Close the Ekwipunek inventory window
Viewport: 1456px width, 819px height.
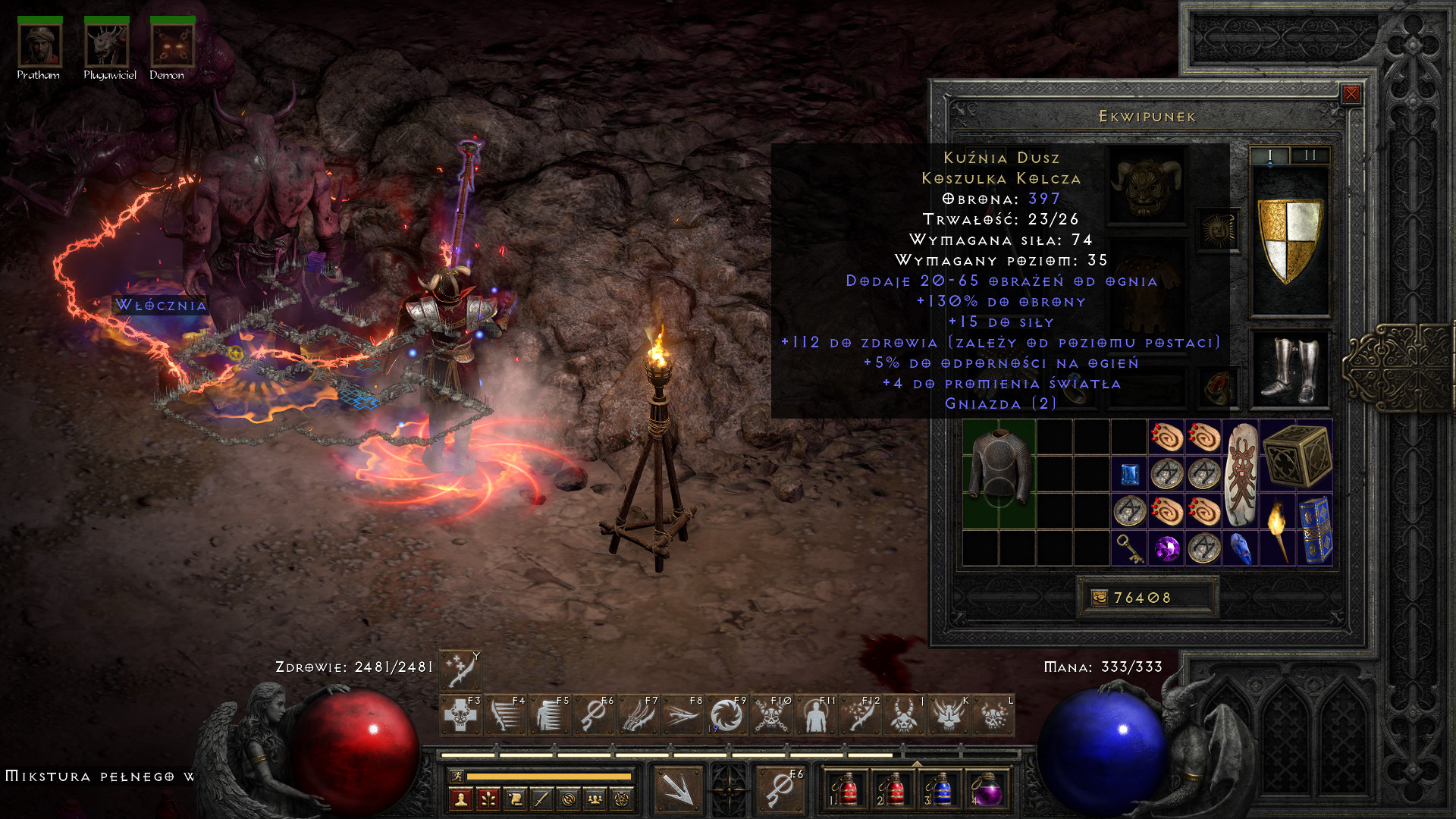(x=1351, y=94)
